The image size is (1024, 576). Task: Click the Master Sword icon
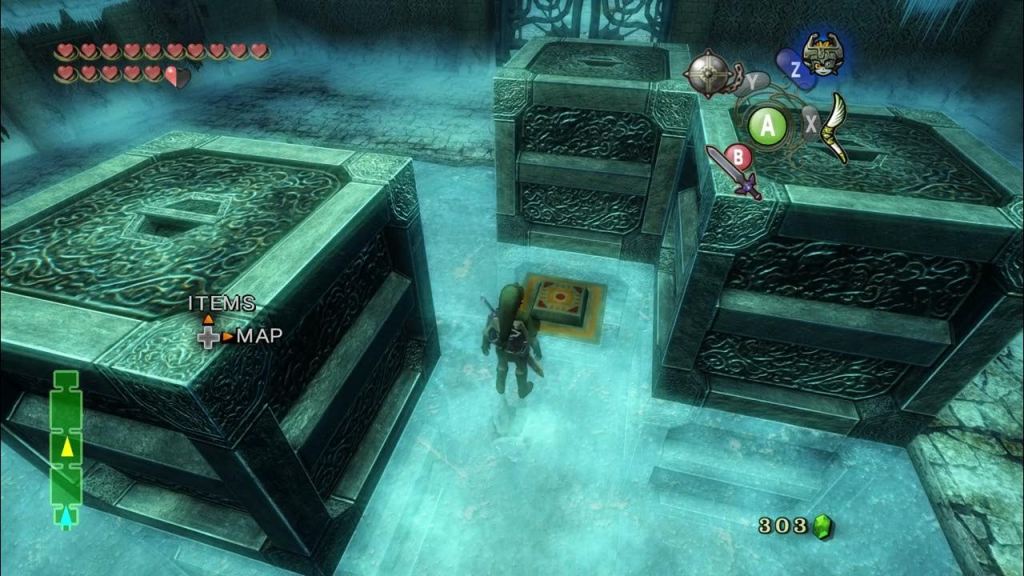[735, 172]
